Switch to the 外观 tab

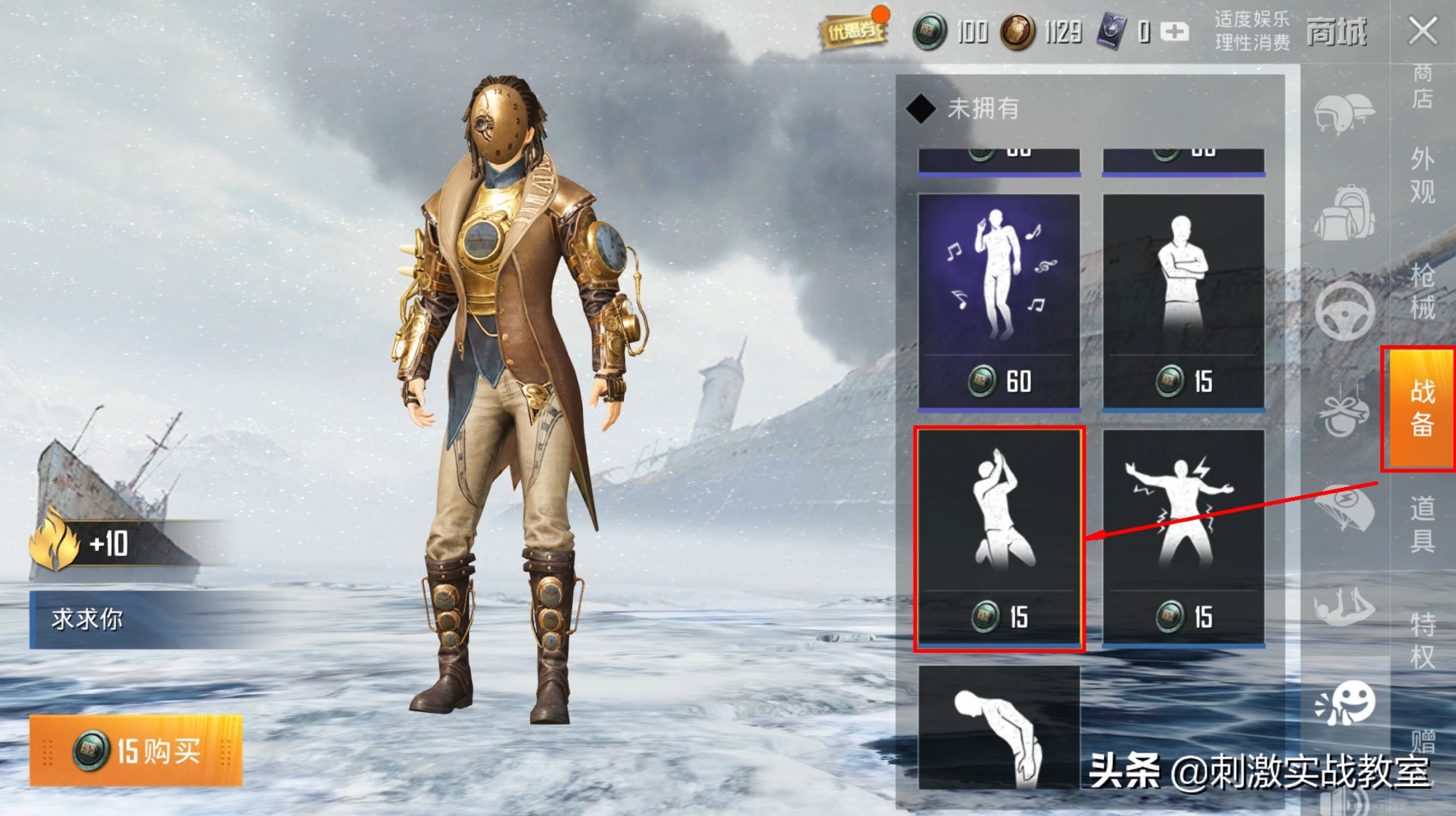point(1422,175)
